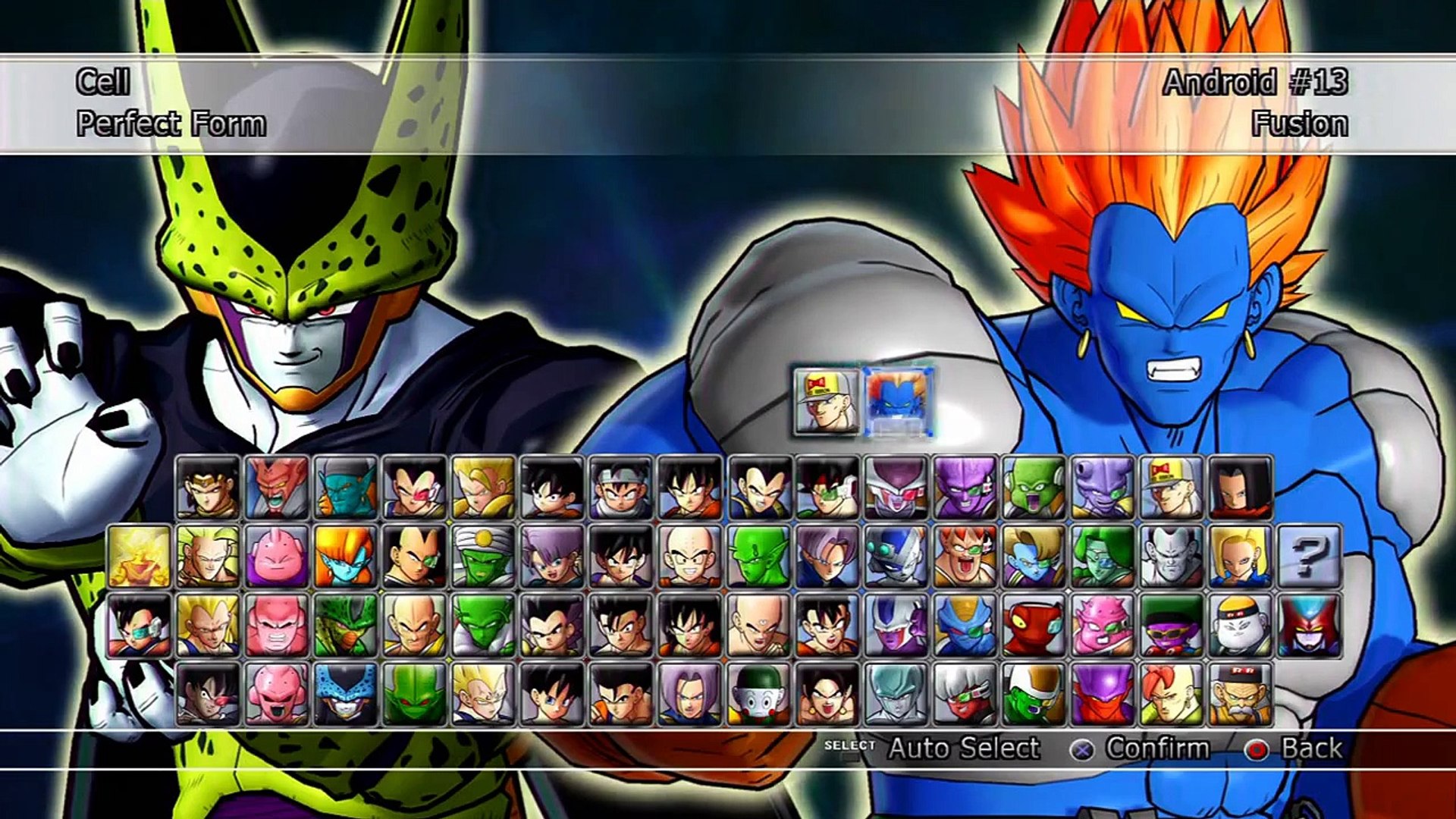Select the highlighted Fusion Android #13 form tile
Screen dimensions: 1456x819
click(x=898, y=402)
